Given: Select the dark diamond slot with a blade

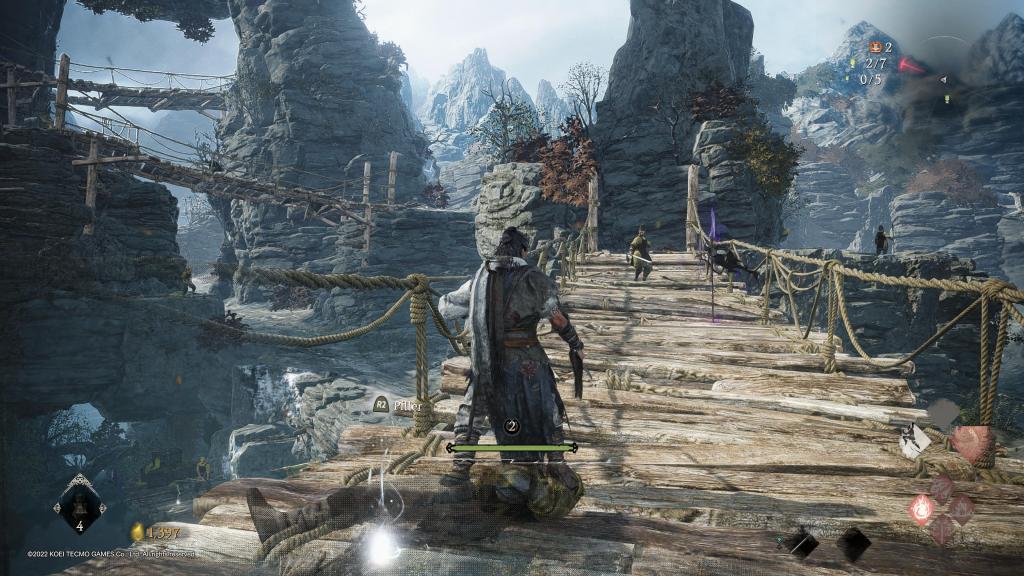Looking at the screenshot, I should (x=800, y=544).
